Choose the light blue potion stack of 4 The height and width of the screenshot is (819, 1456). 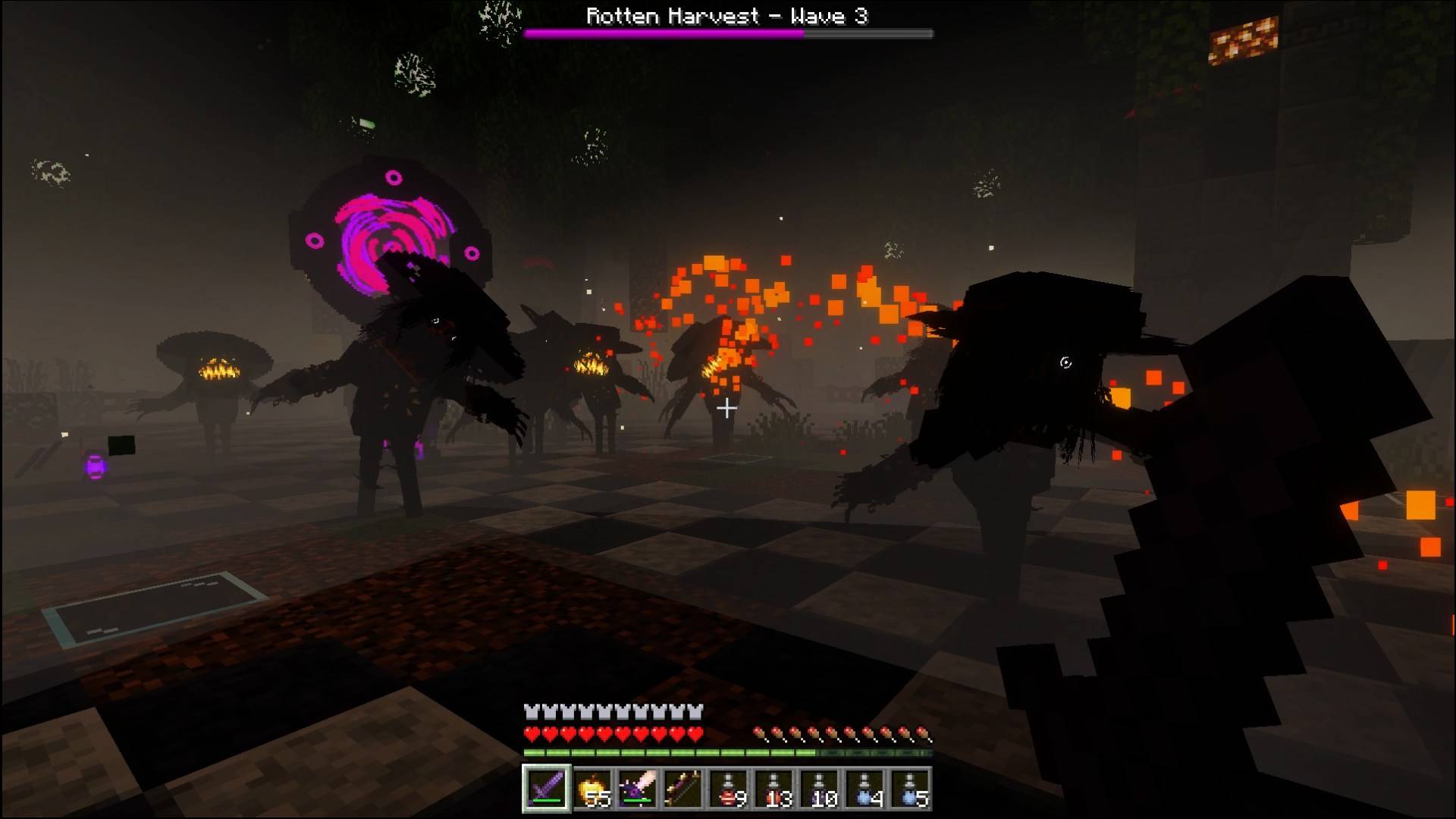coord(865,789)
